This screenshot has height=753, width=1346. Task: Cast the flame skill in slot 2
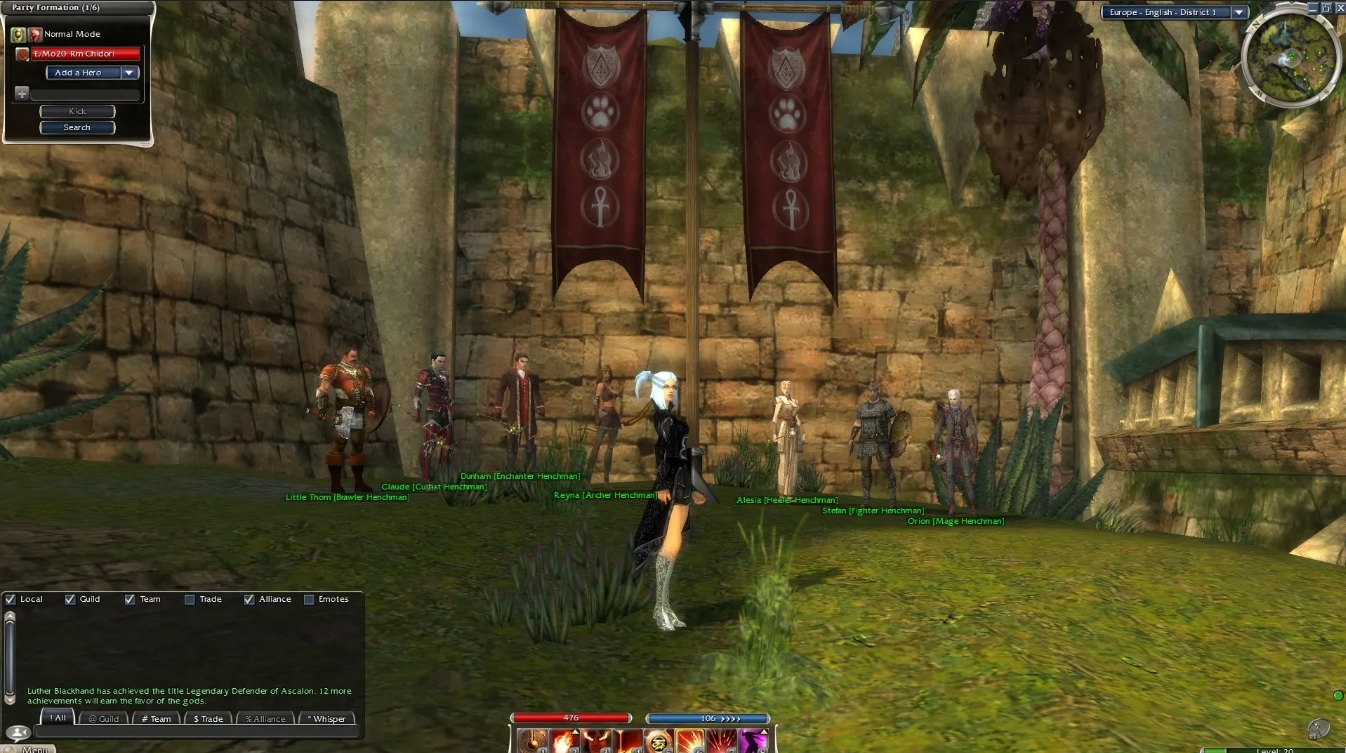564,740
